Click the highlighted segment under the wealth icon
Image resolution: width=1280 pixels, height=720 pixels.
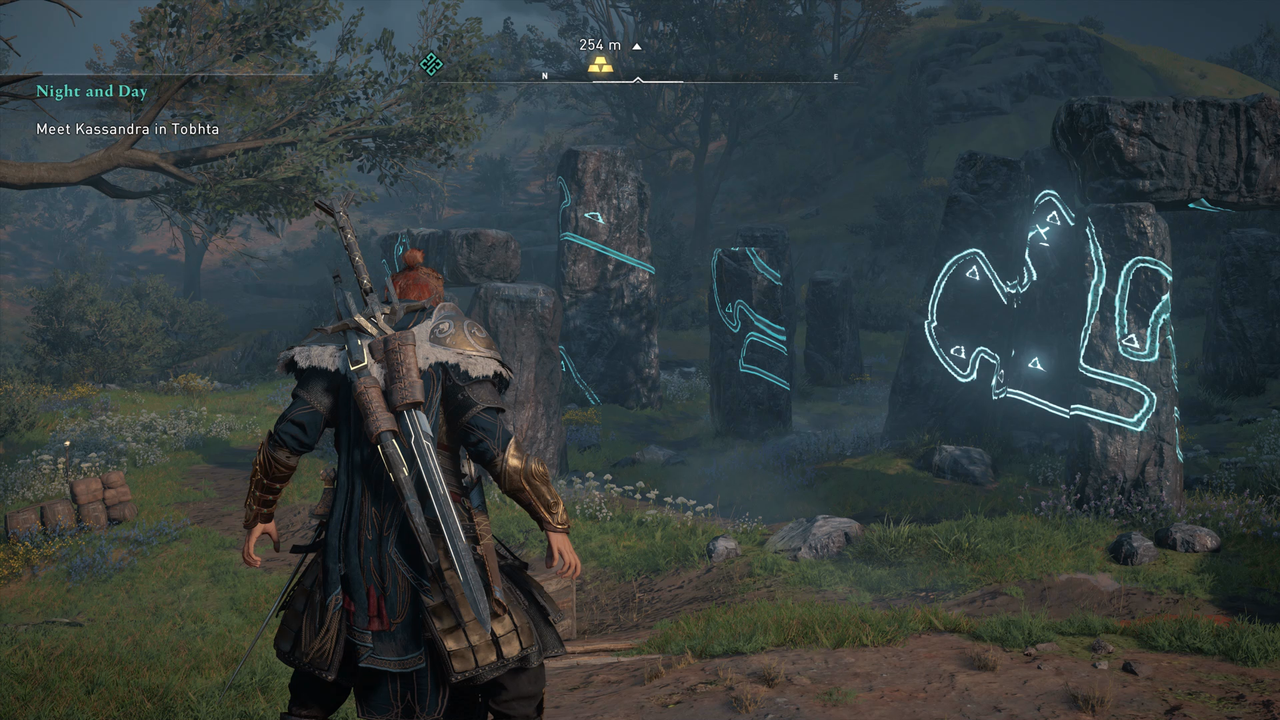tap(612, 82)
